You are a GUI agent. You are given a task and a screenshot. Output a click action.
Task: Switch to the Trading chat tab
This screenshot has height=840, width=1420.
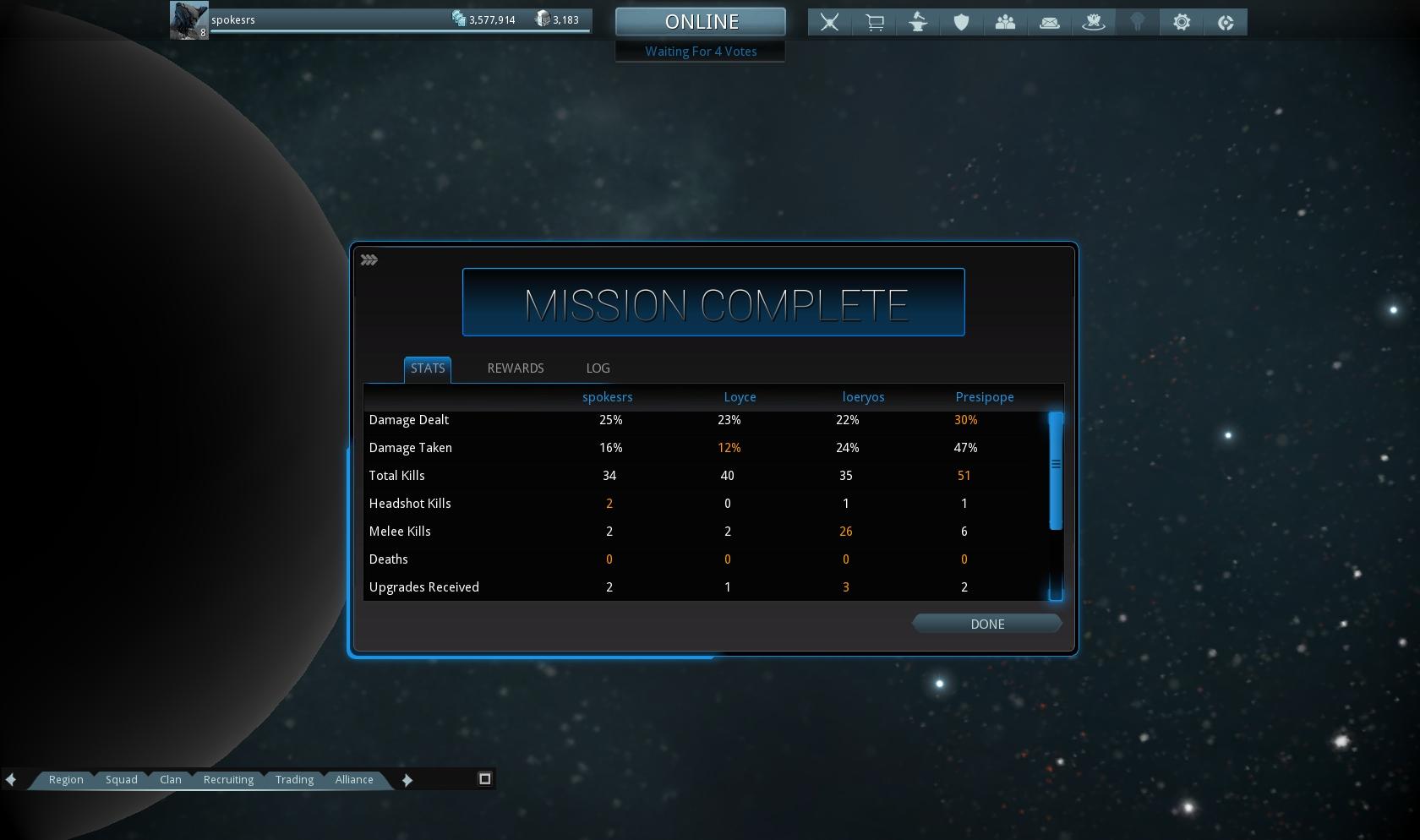pos(294,779)
